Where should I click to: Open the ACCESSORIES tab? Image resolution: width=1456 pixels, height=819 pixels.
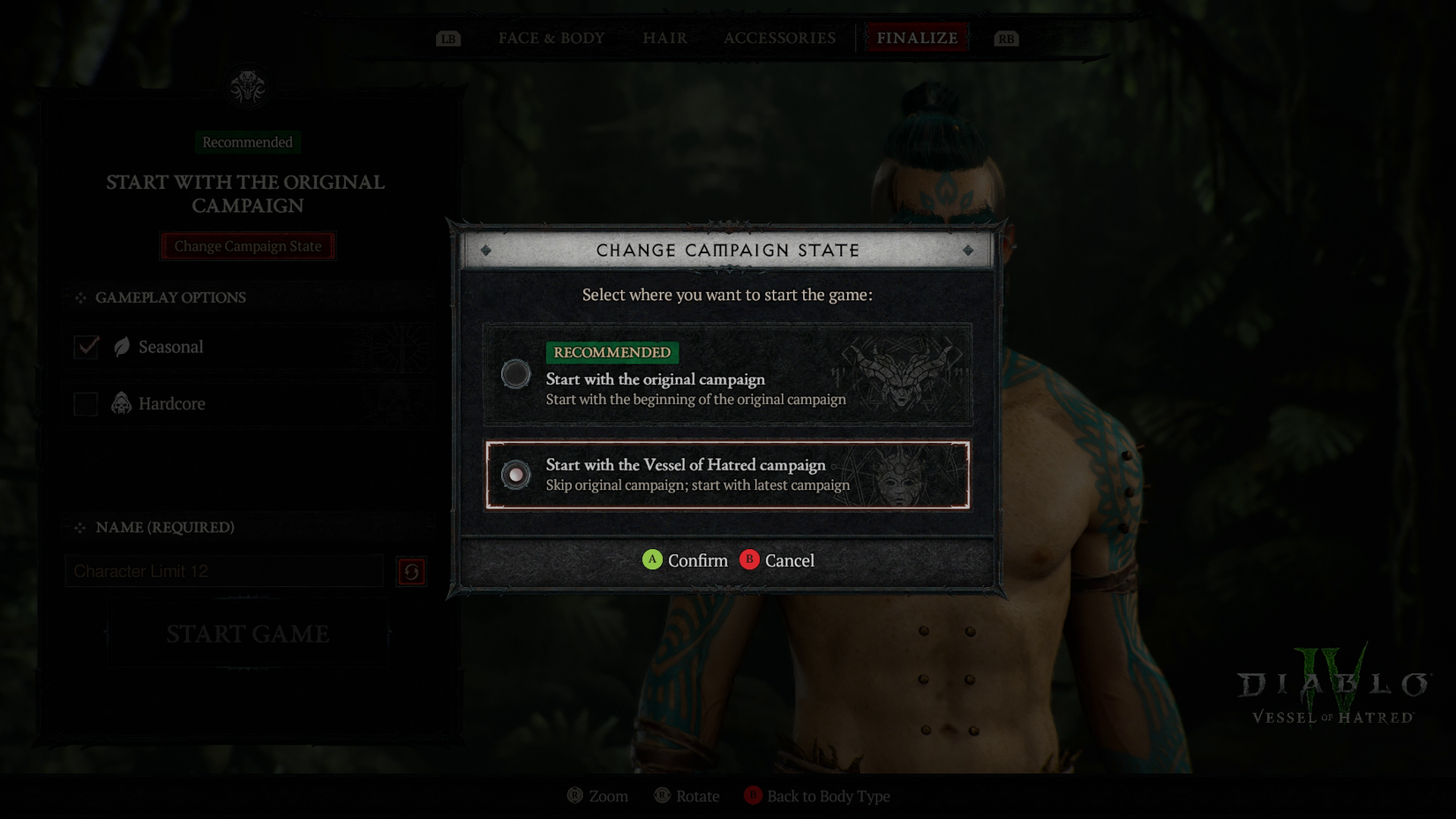779,38
